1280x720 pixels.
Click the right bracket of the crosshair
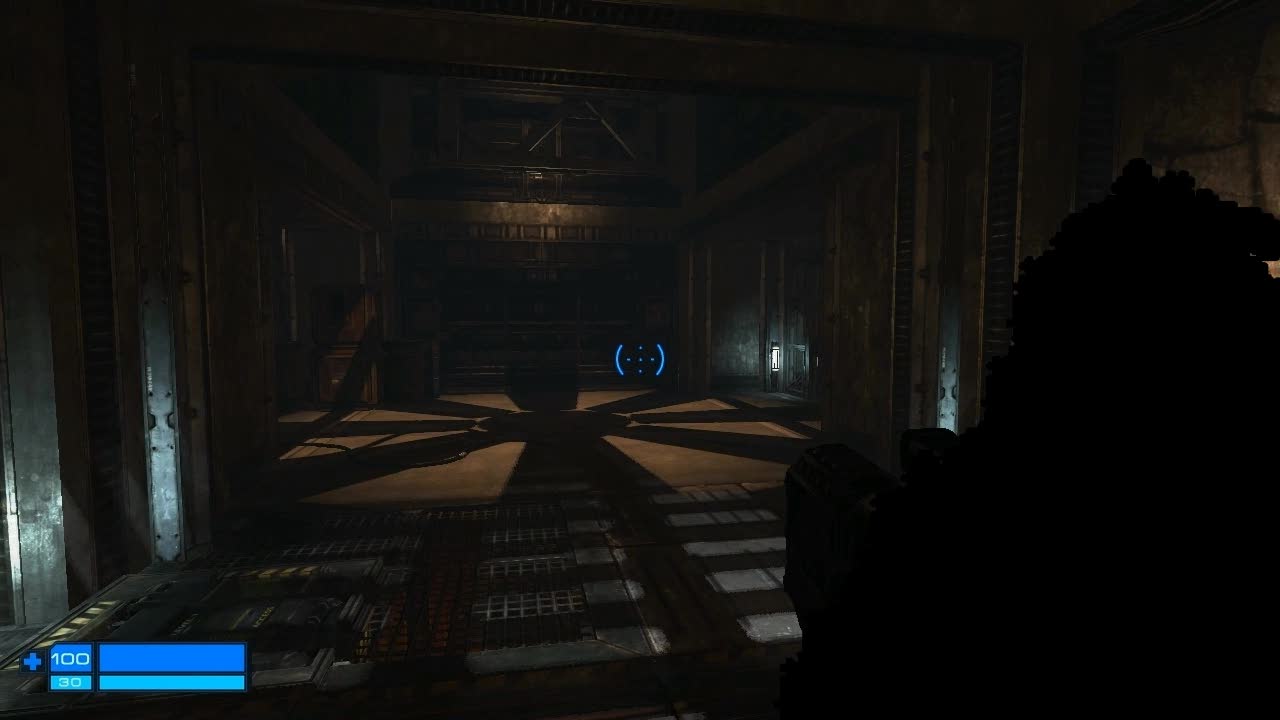(x=662, y=358)
